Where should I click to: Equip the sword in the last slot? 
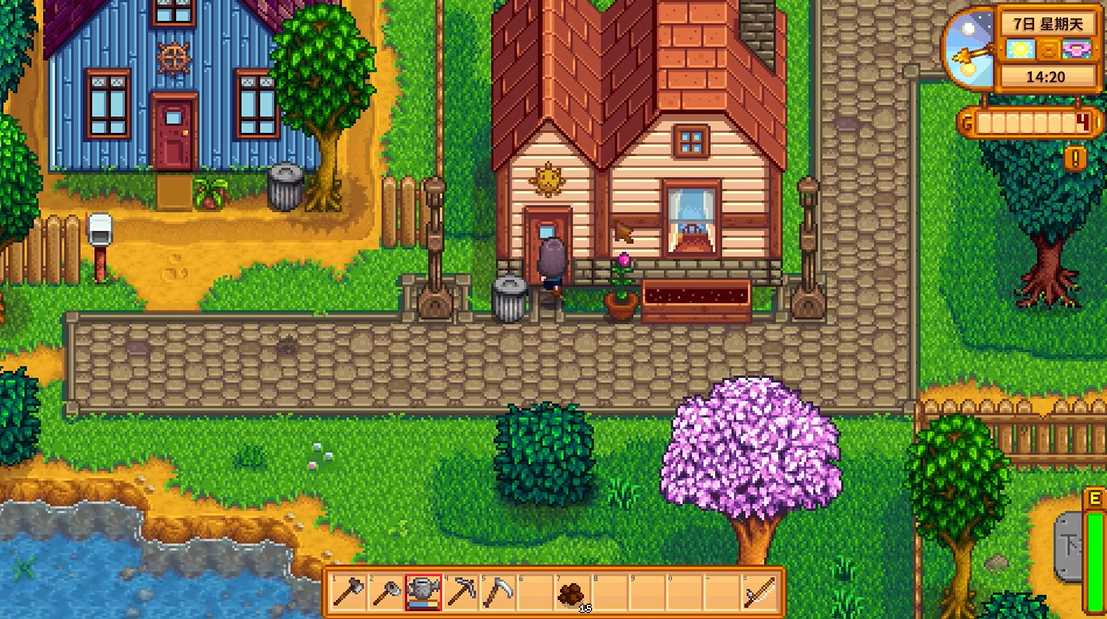(762, 593)
